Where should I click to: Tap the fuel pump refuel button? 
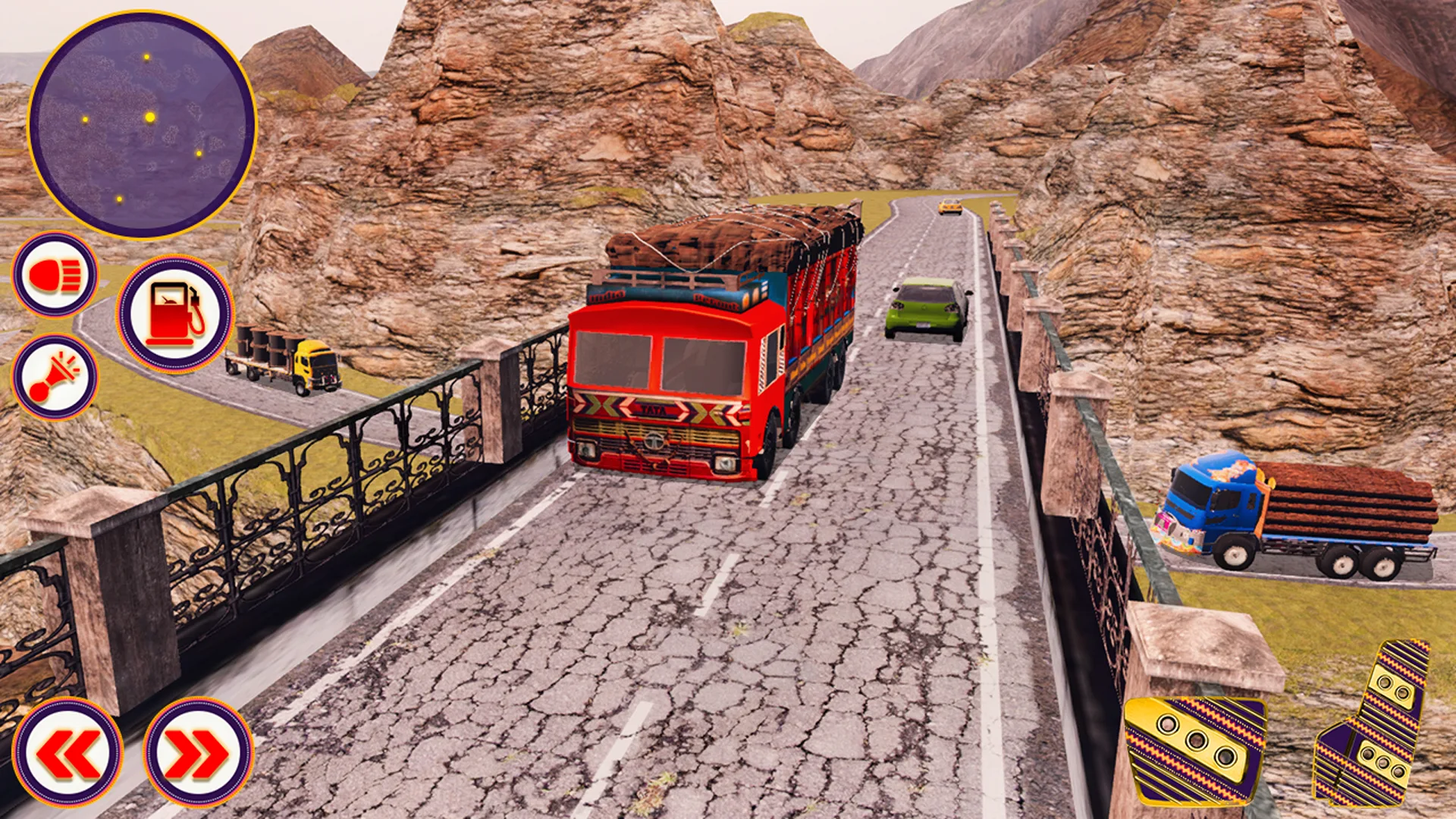175,314
